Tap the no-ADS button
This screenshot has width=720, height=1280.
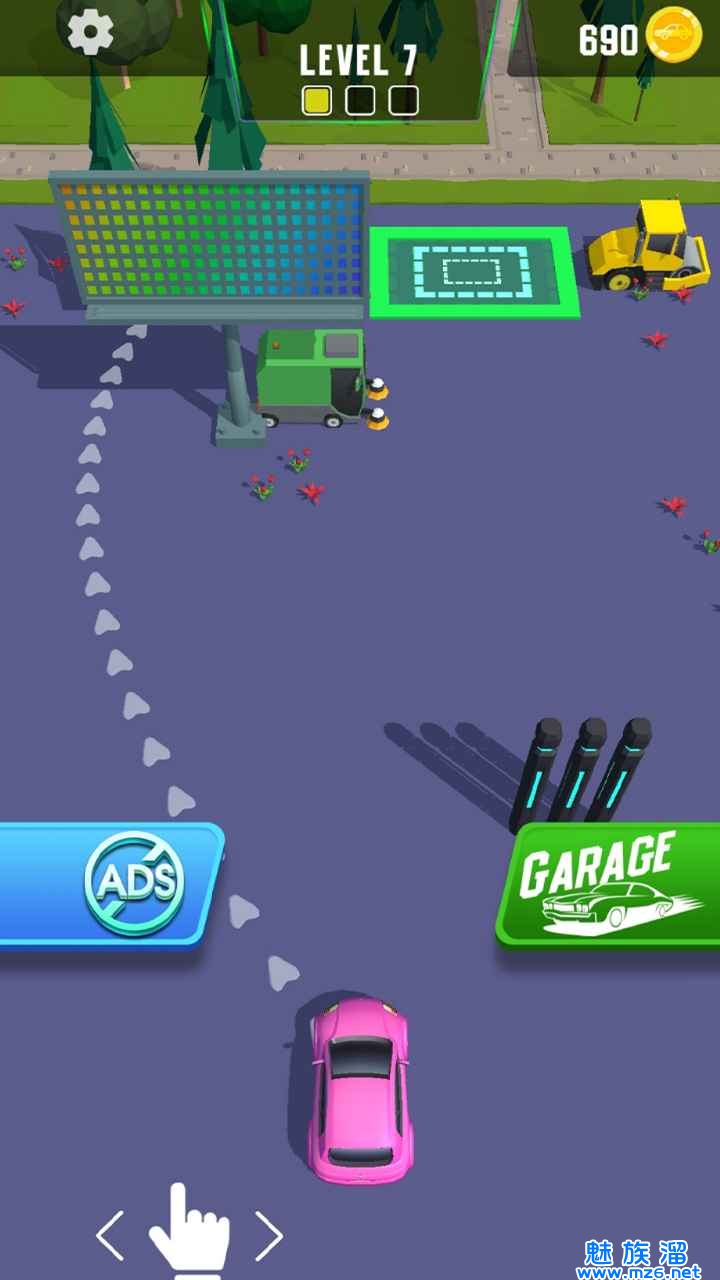click(112, 884)
